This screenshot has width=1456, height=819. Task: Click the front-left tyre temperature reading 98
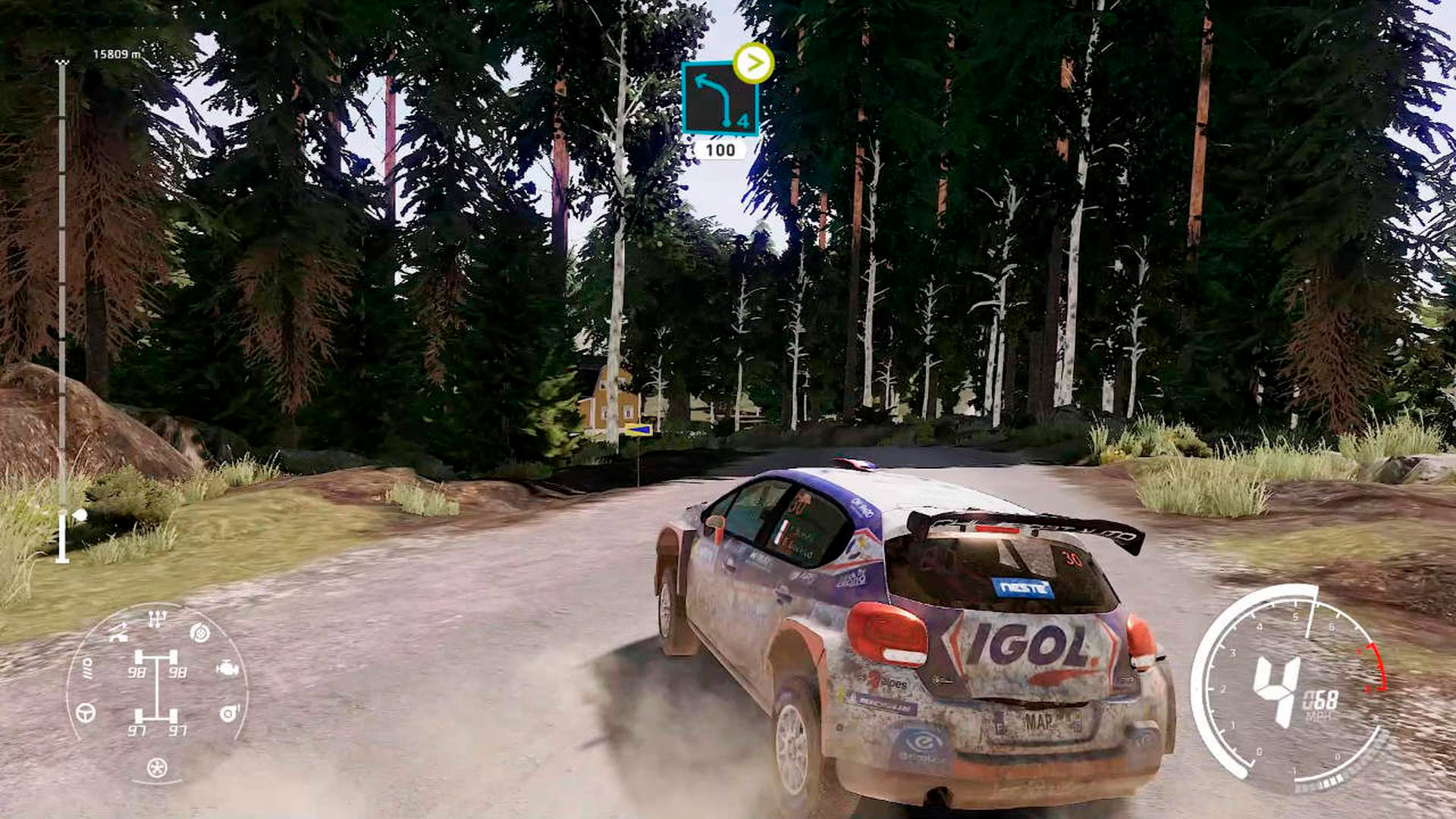(x=139, y=672)
